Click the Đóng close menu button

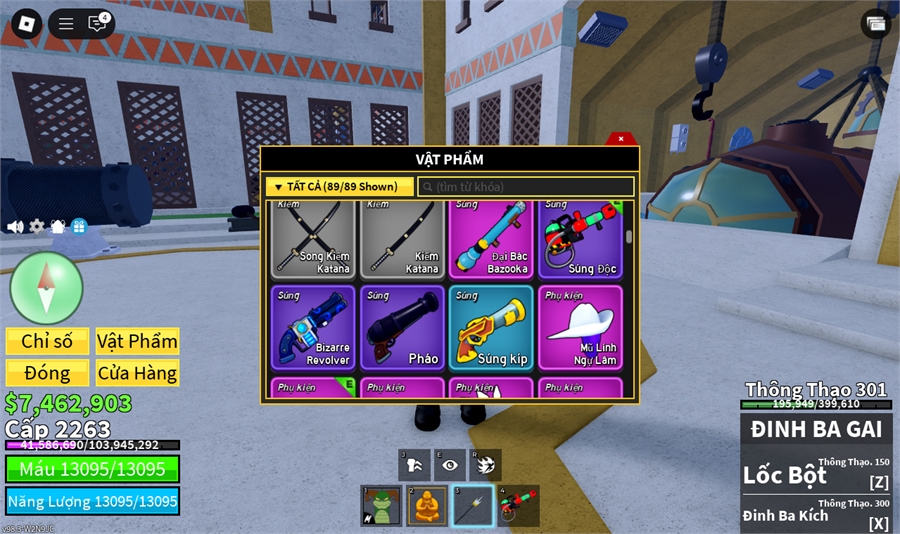[x=47, y=373]
